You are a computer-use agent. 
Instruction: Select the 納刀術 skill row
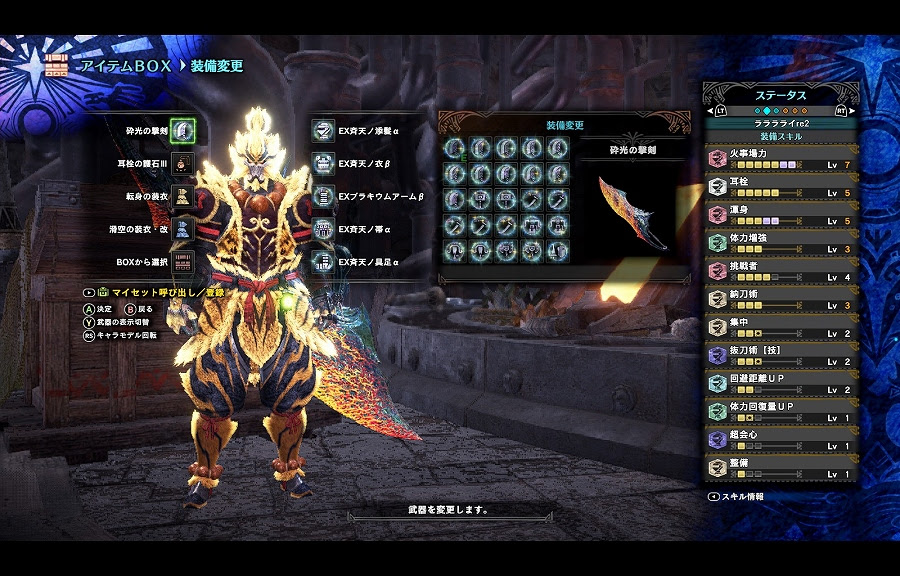(781, 298)
